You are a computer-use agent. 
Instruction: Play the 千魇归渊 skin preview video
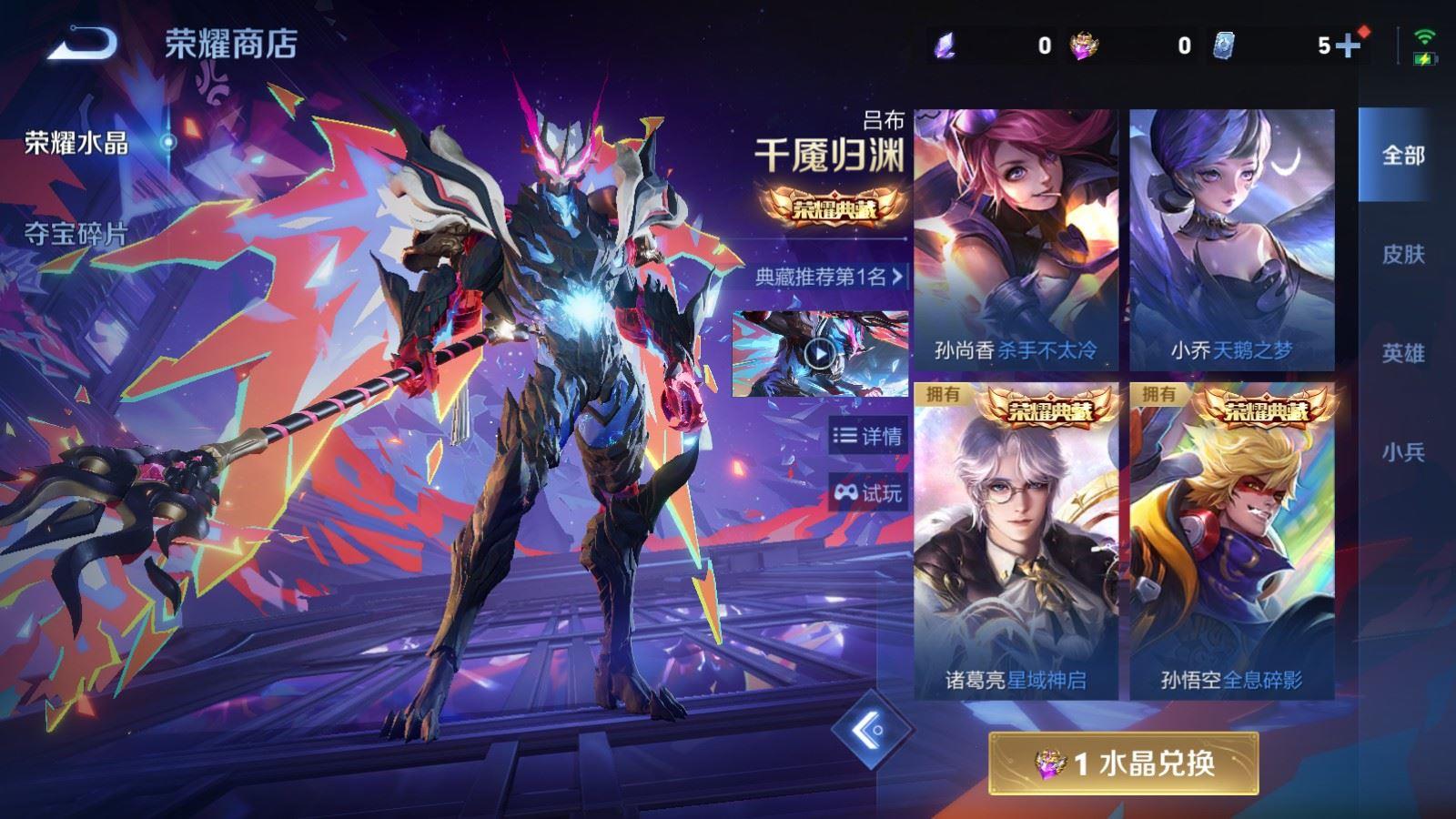(x=820, y=355)
